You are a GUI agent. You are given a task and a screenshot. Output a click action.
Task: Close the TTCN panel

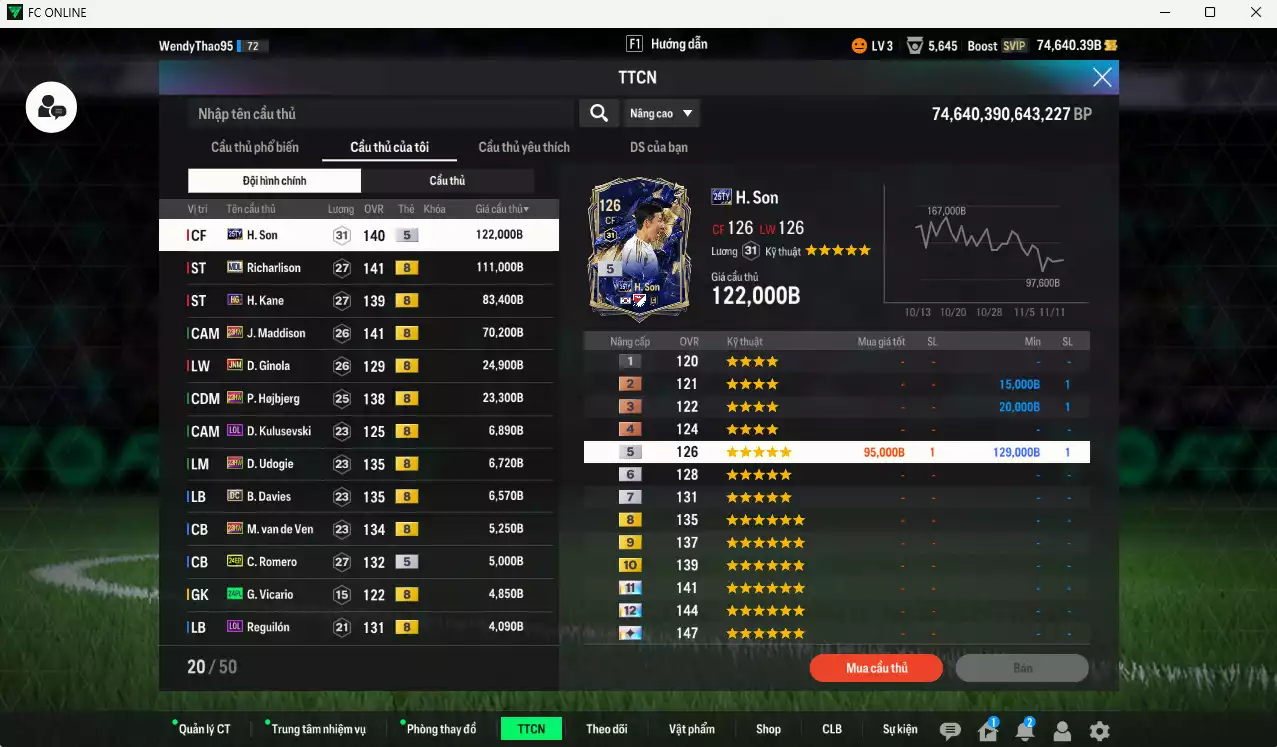click(1102, 77)
